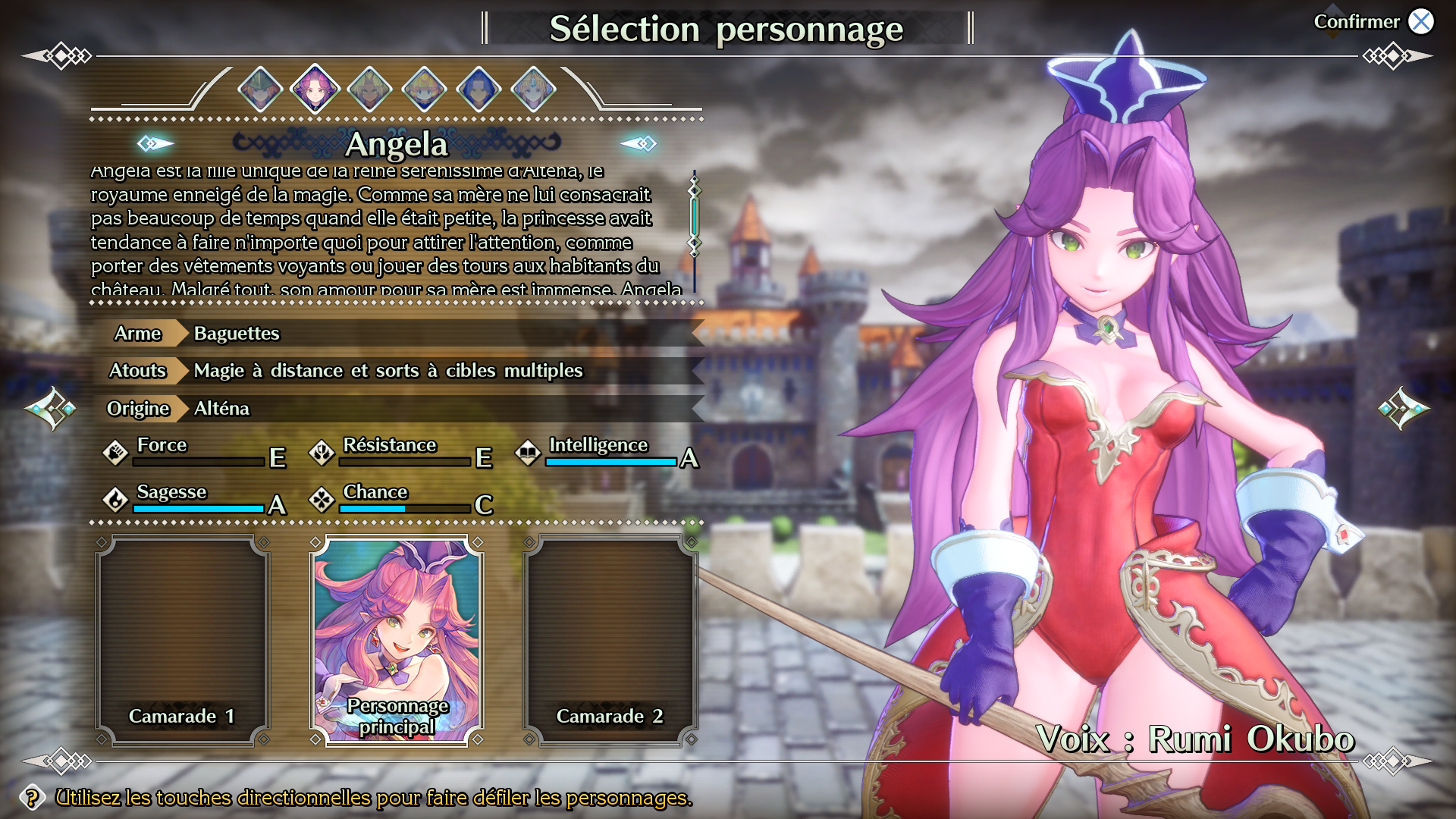This screenshot has height=819, width=1456.
Task: Select Duran's green-helmet portrait
Action: (260, 89)
